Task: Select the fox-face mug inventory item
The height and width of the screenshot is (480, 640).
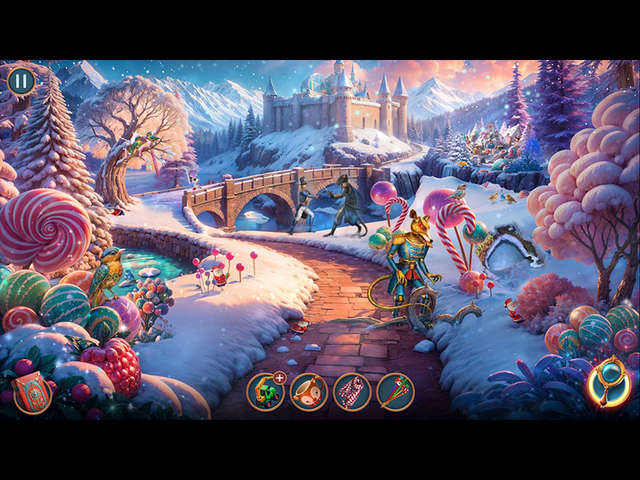Action: point(309,392)
